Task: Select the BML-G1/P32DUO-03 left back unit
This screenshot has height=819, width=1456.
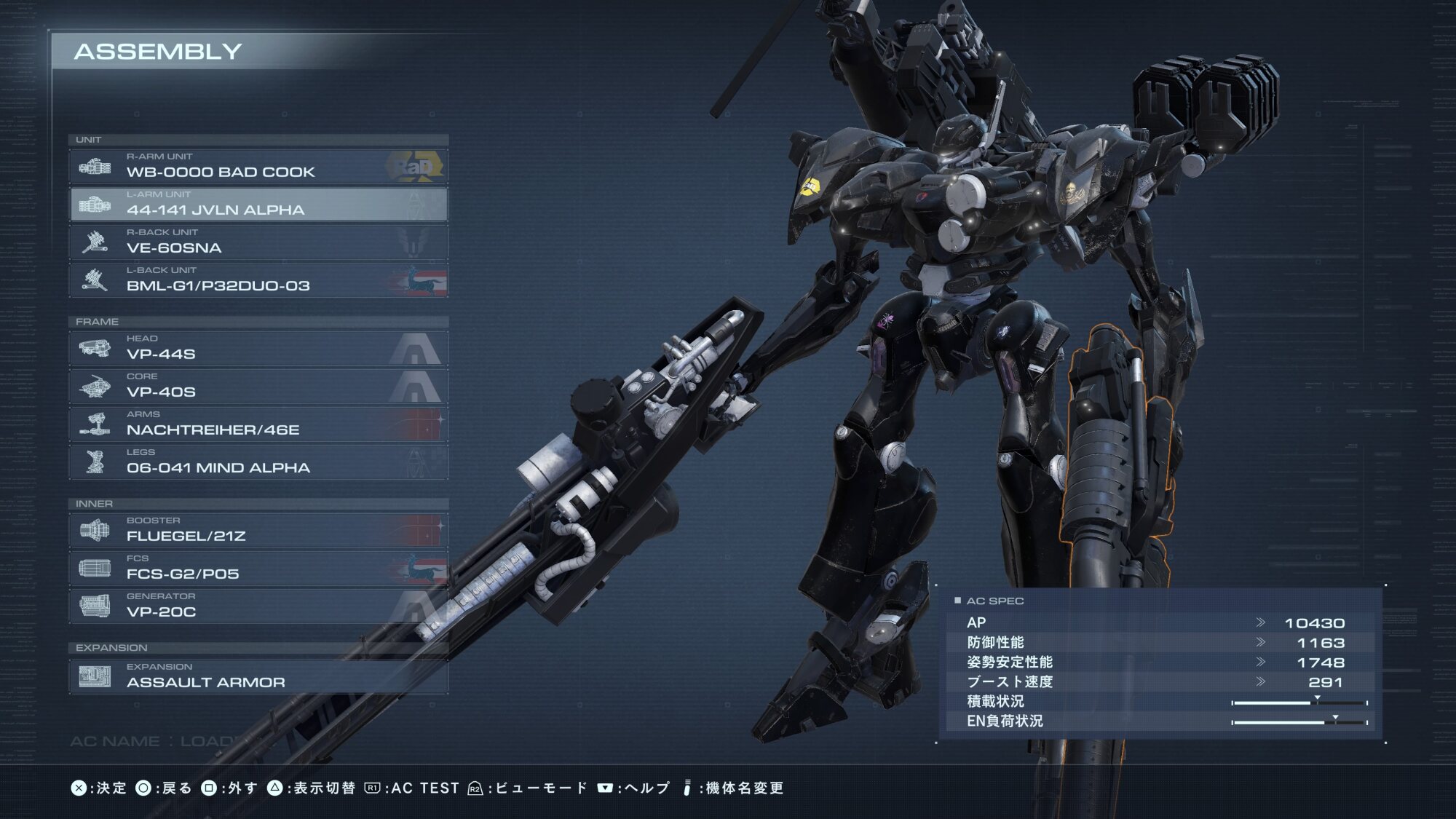Action: pos(258,280)
